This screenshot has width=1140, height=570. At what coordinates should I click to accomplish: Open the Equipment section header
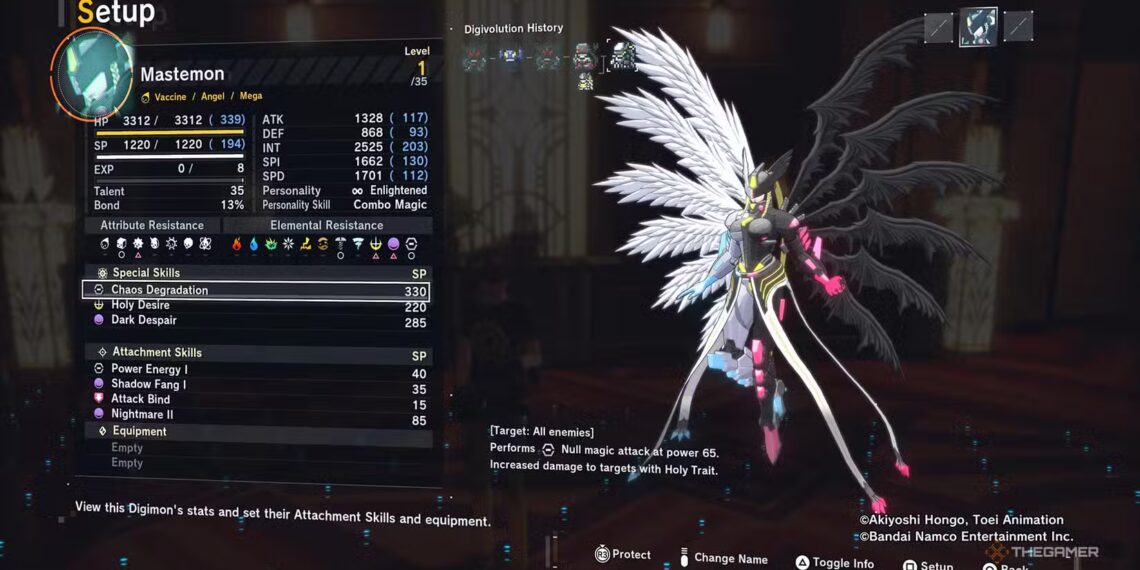click(139, 432)
